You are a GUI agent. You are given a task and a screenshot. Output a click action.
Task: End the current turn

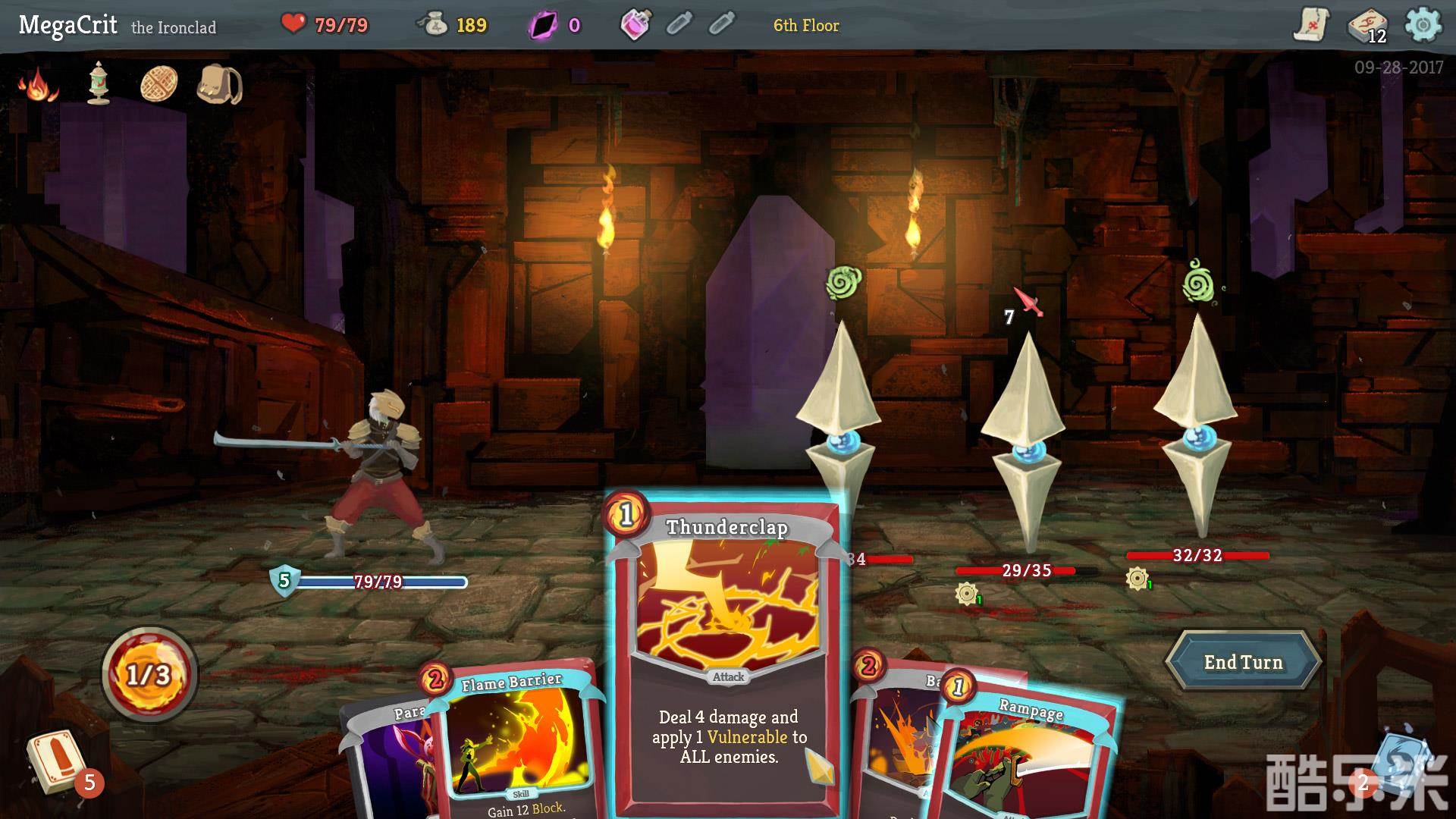coord(1243,662)
